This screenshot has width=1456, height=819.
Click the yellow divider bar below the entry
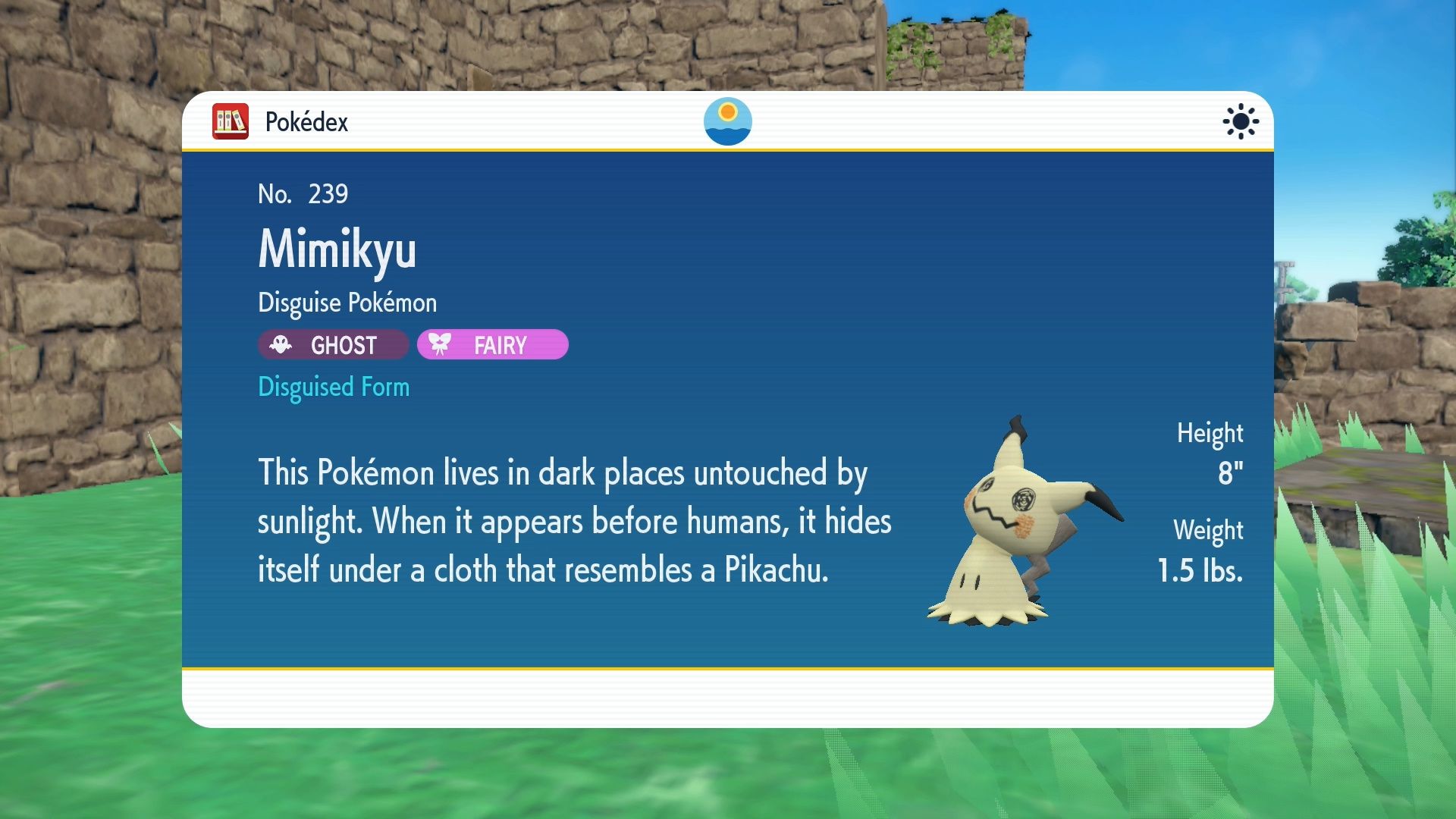(727, 670)
